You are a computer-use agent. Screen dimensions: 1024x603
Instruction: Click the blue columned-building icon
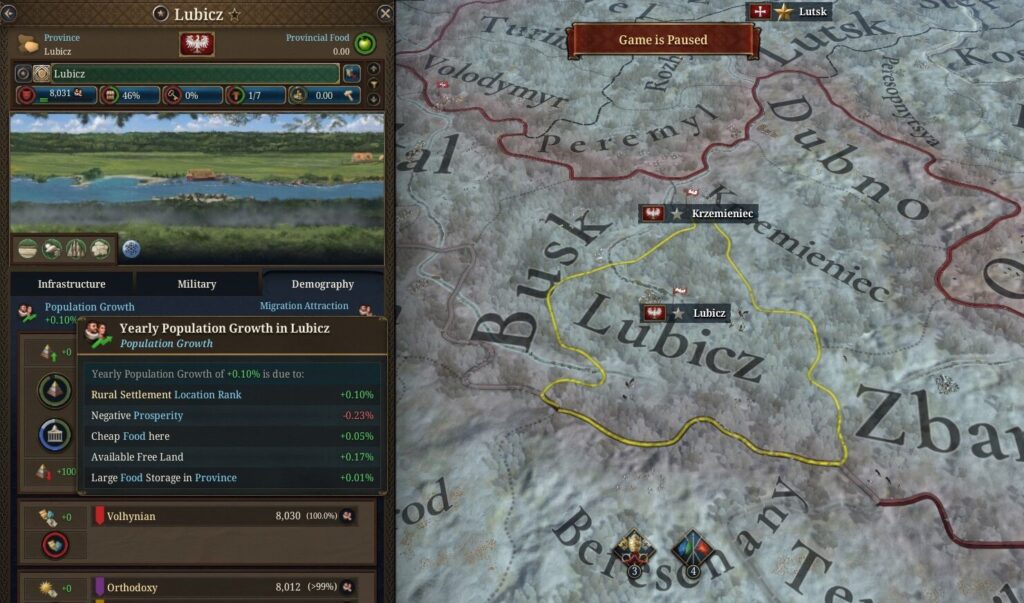tap(54, 435)
